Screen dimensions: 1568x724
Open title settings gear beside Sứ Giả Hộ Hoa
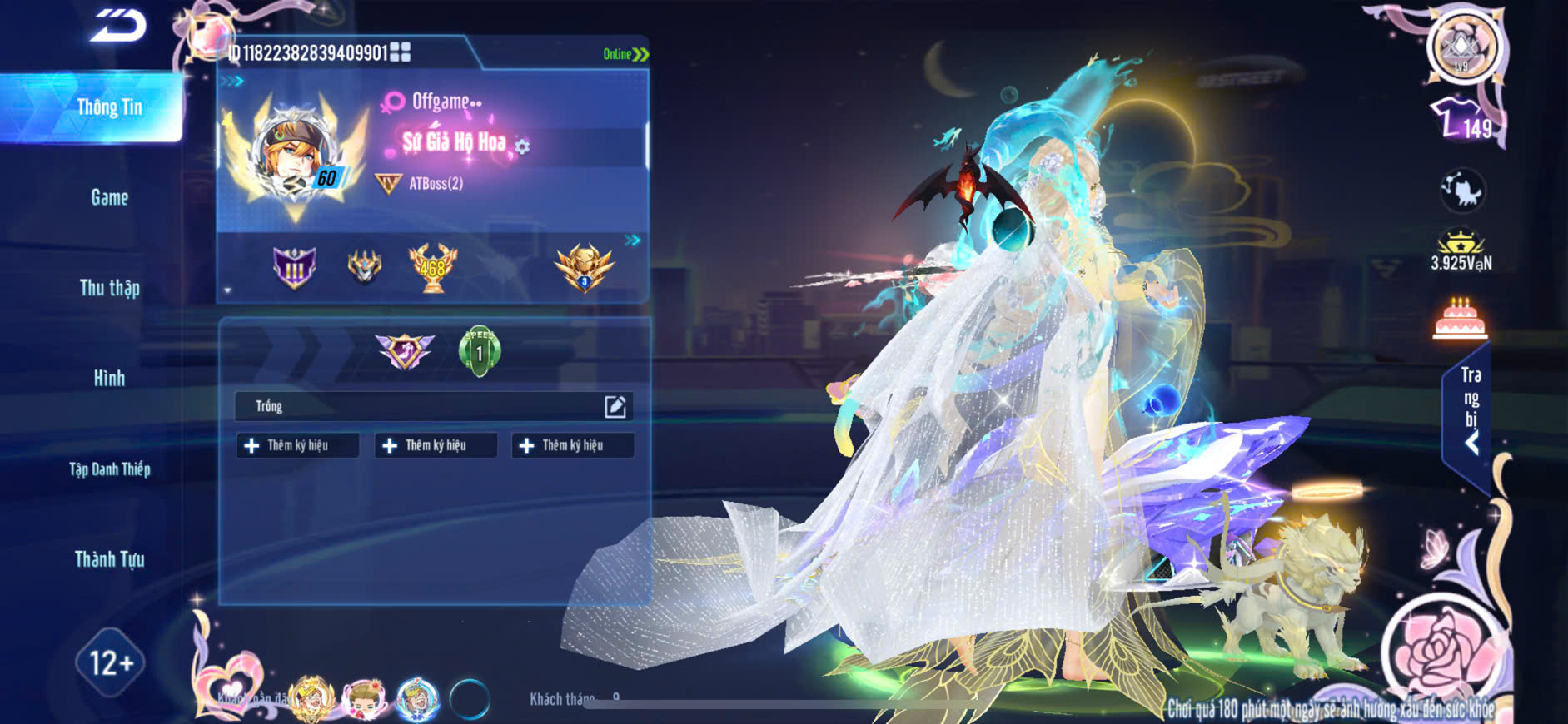tap(523, 147)
